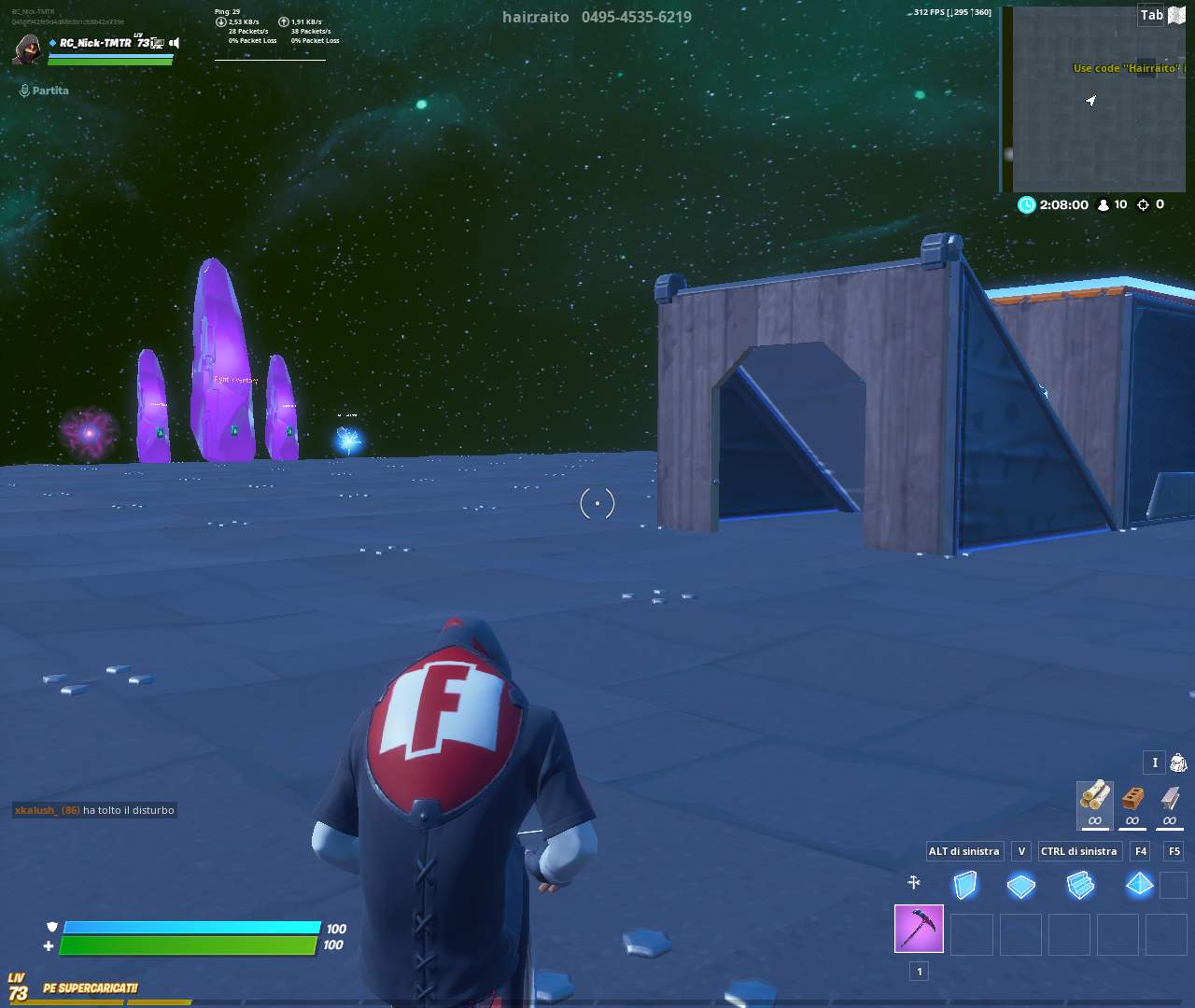Click the CTRL di sinistra keybind button
Viewport: 1195px width, 1008px height.
(1079, 851)
